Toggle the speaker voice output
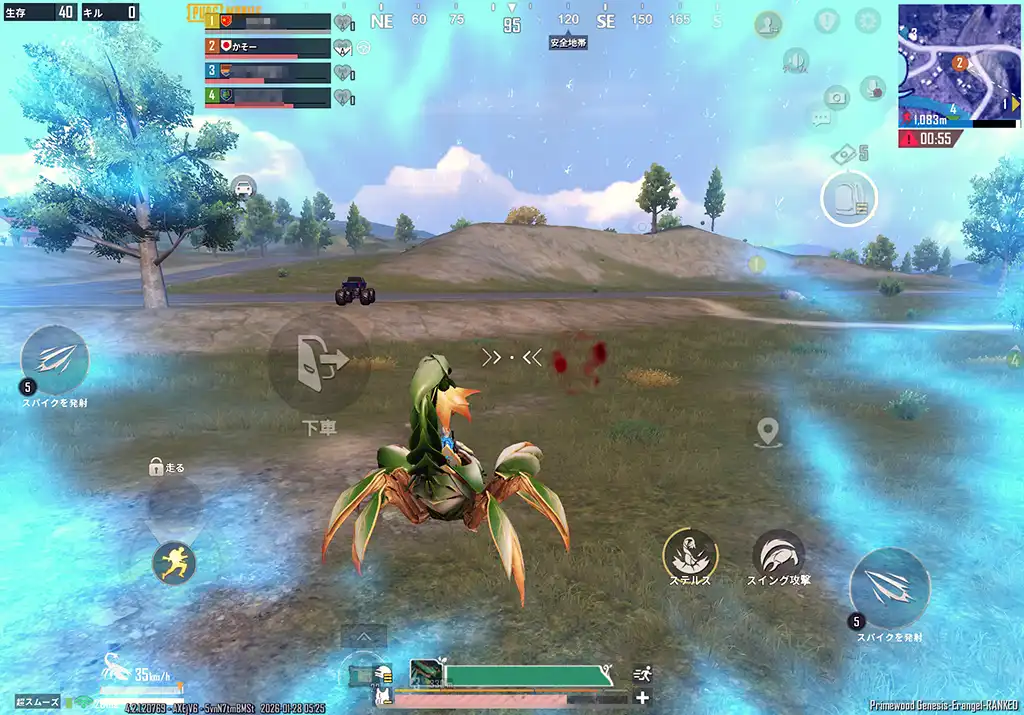This screenshot has height=715, width=1024. tap(796, 61)
